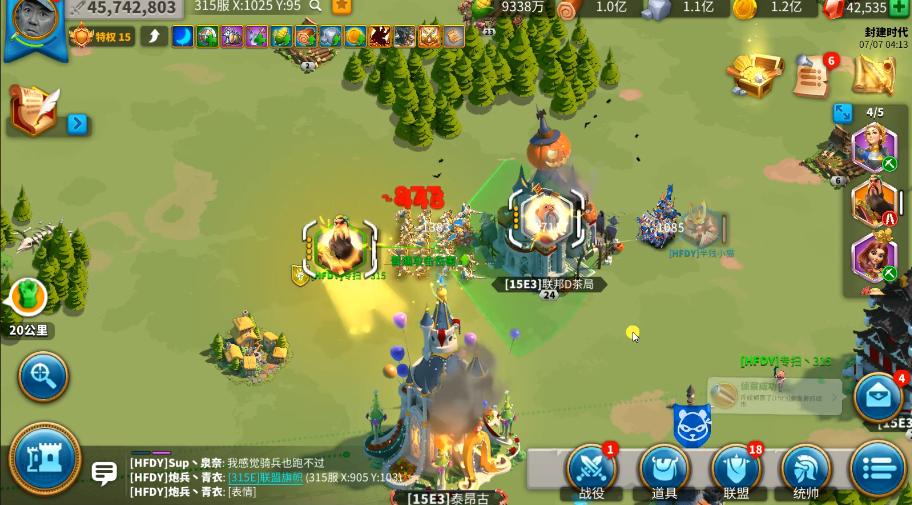Open the 联盟 alliance menu
912x505 pixels.
(x=736, y=468)
